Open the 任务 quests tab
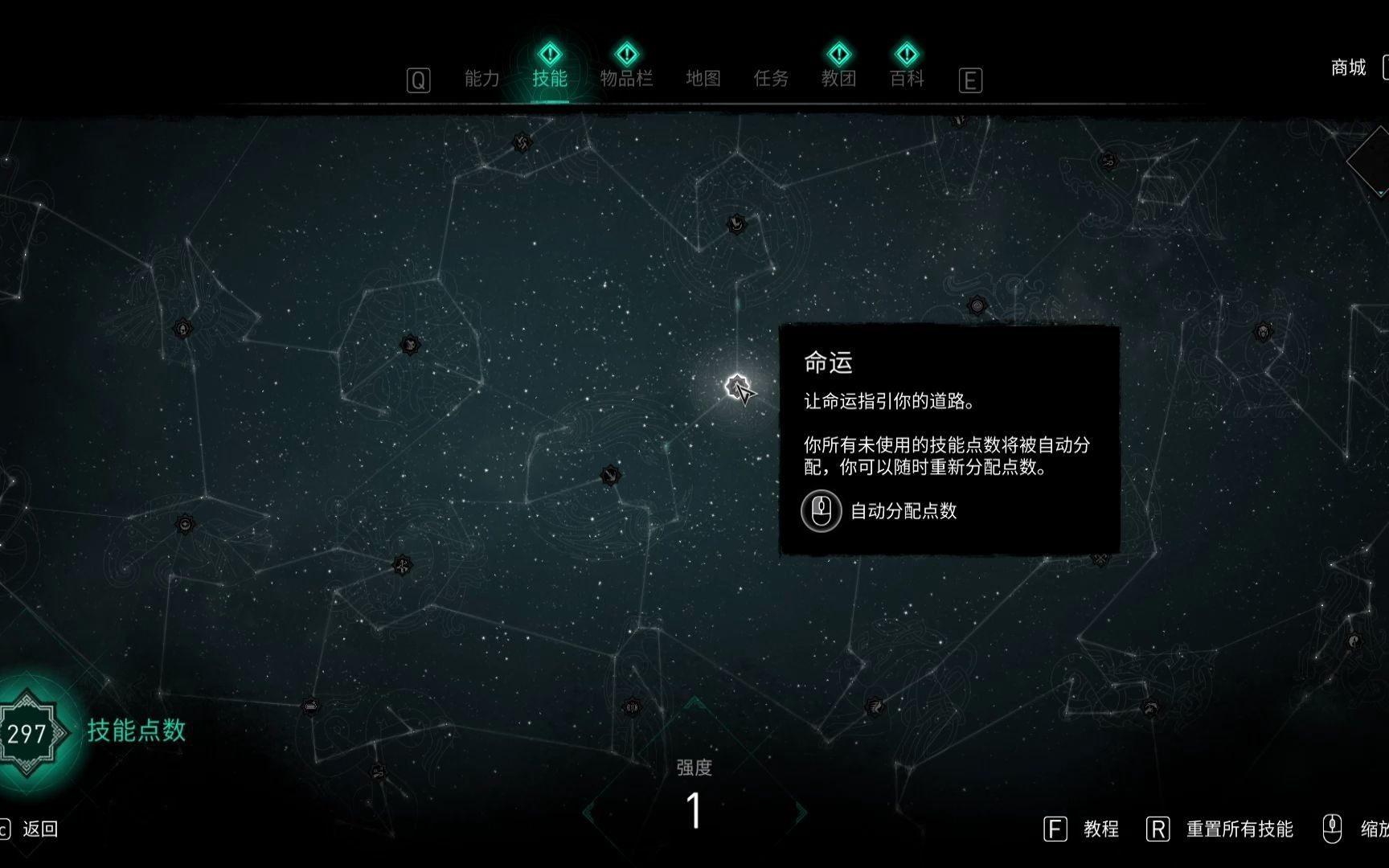 (x=771, y=79)
